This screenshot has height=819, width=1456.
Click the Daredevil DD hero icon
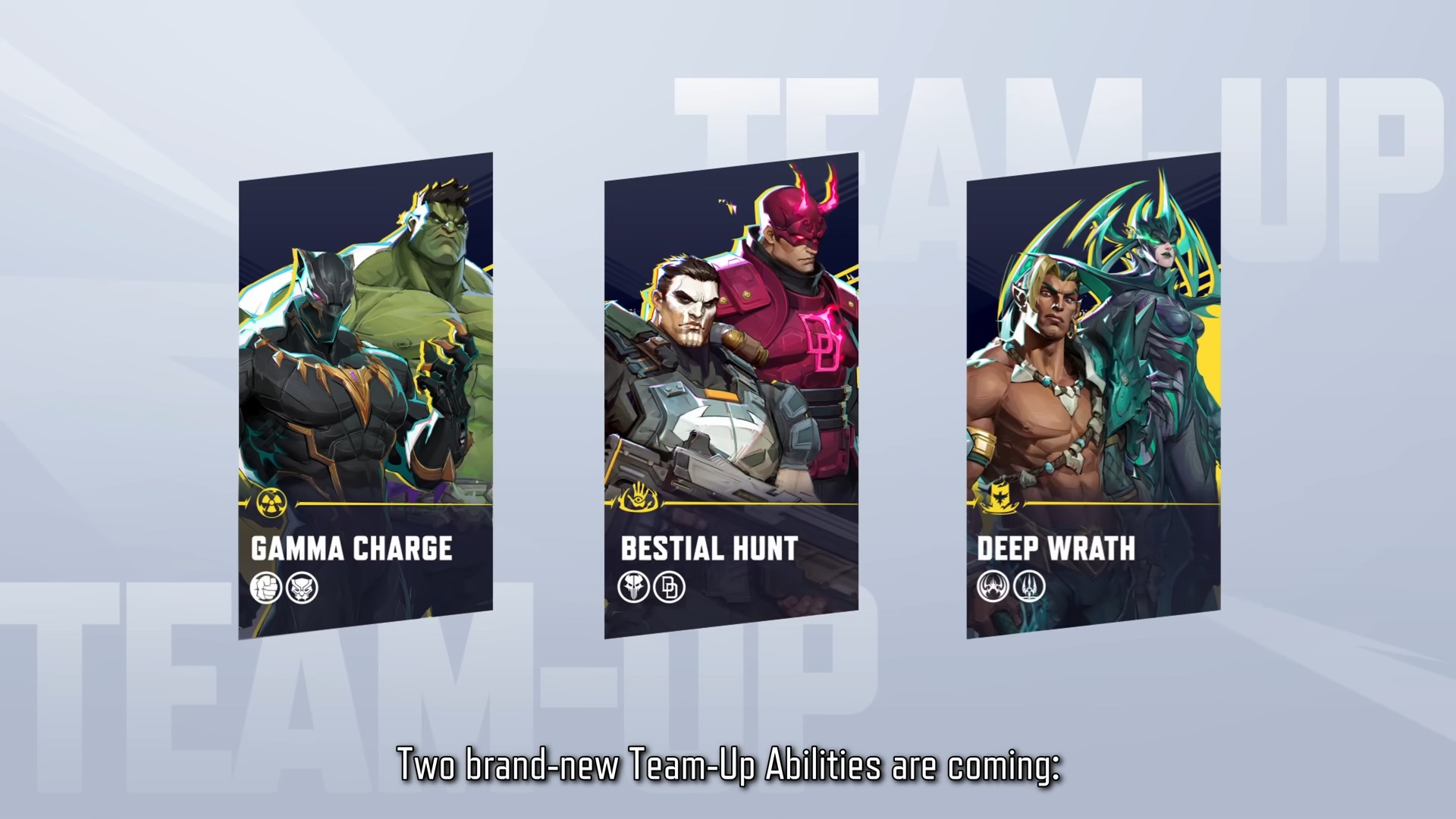[x=670, y=587]
